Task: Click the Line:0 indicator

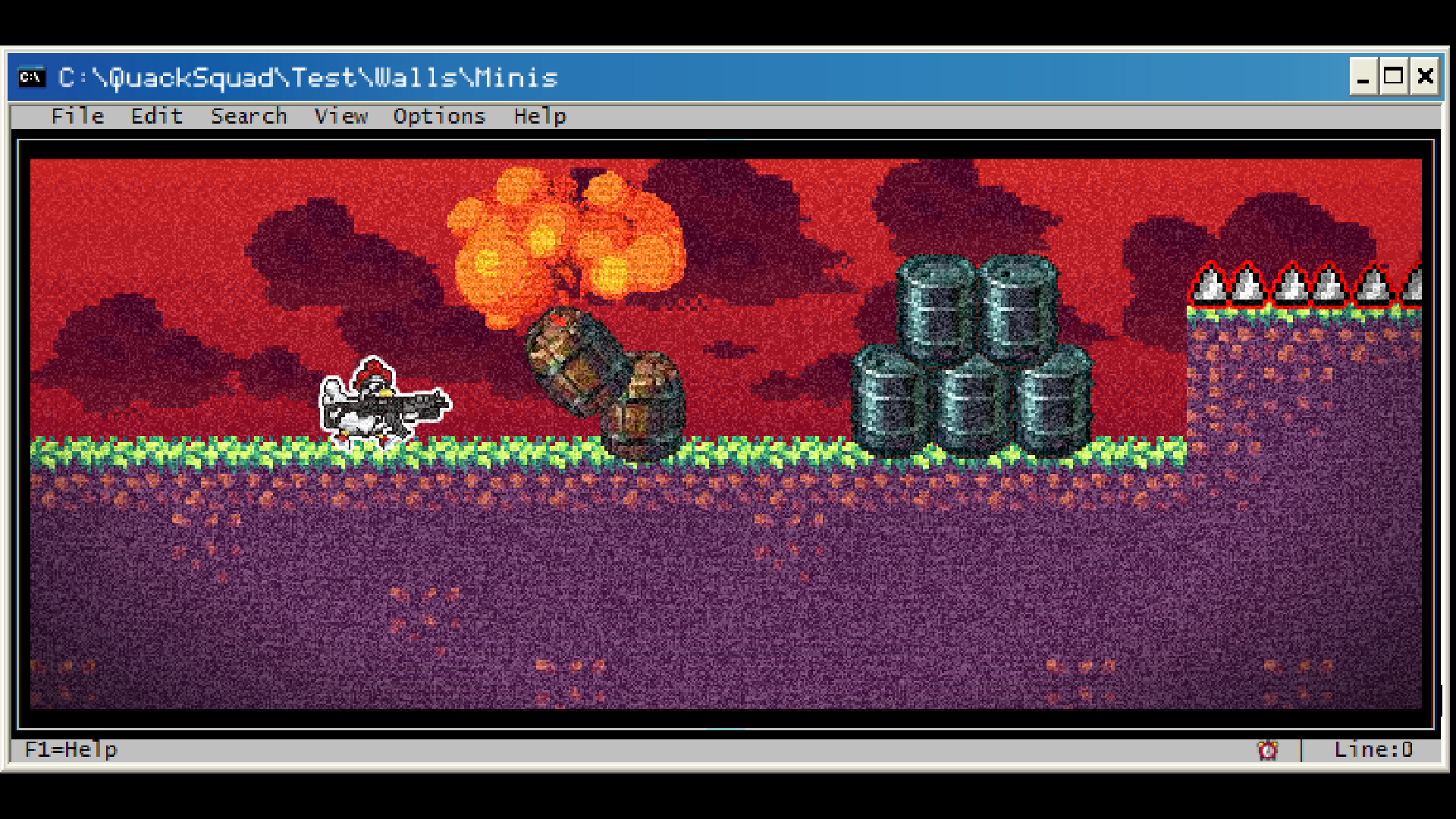Action: tap(1373, 749)
